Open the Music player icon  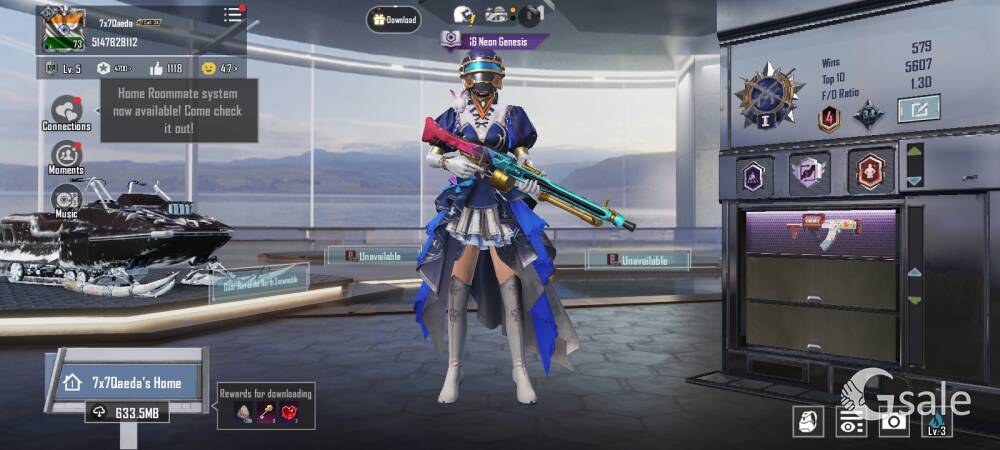point(66,200)
